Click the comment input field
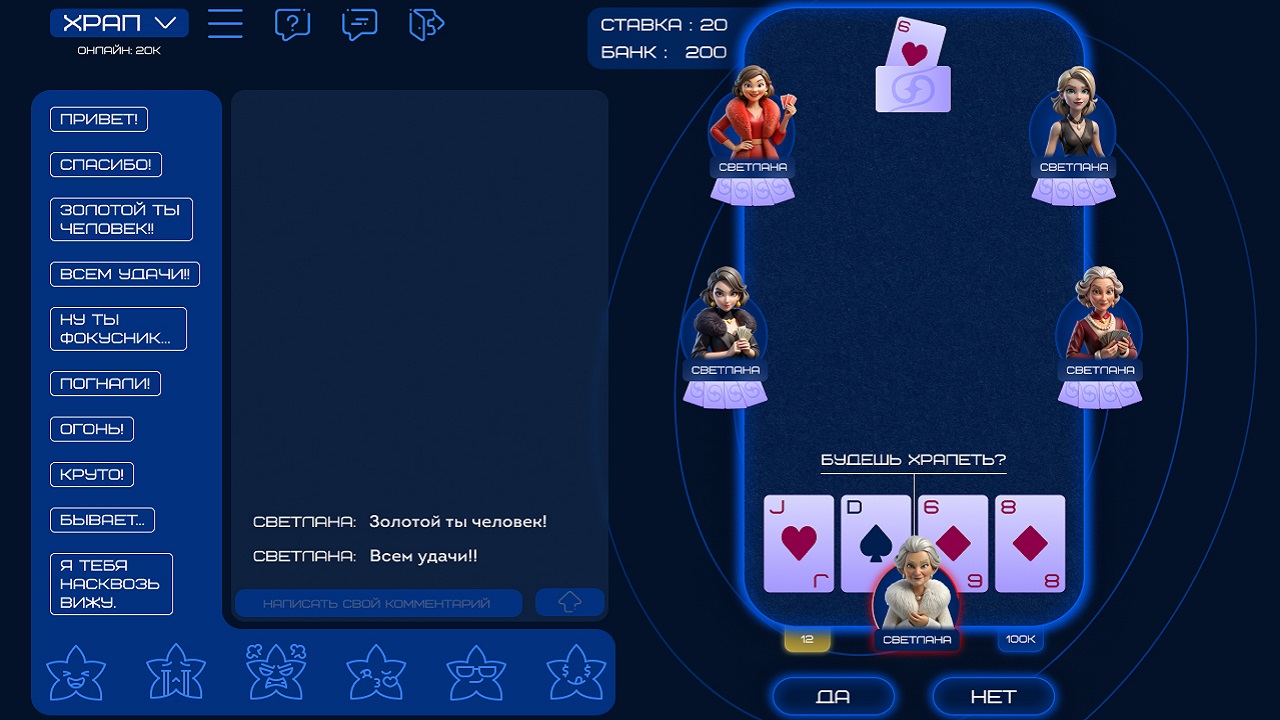This screenshot has height=720, width=1280. [380, 601]
